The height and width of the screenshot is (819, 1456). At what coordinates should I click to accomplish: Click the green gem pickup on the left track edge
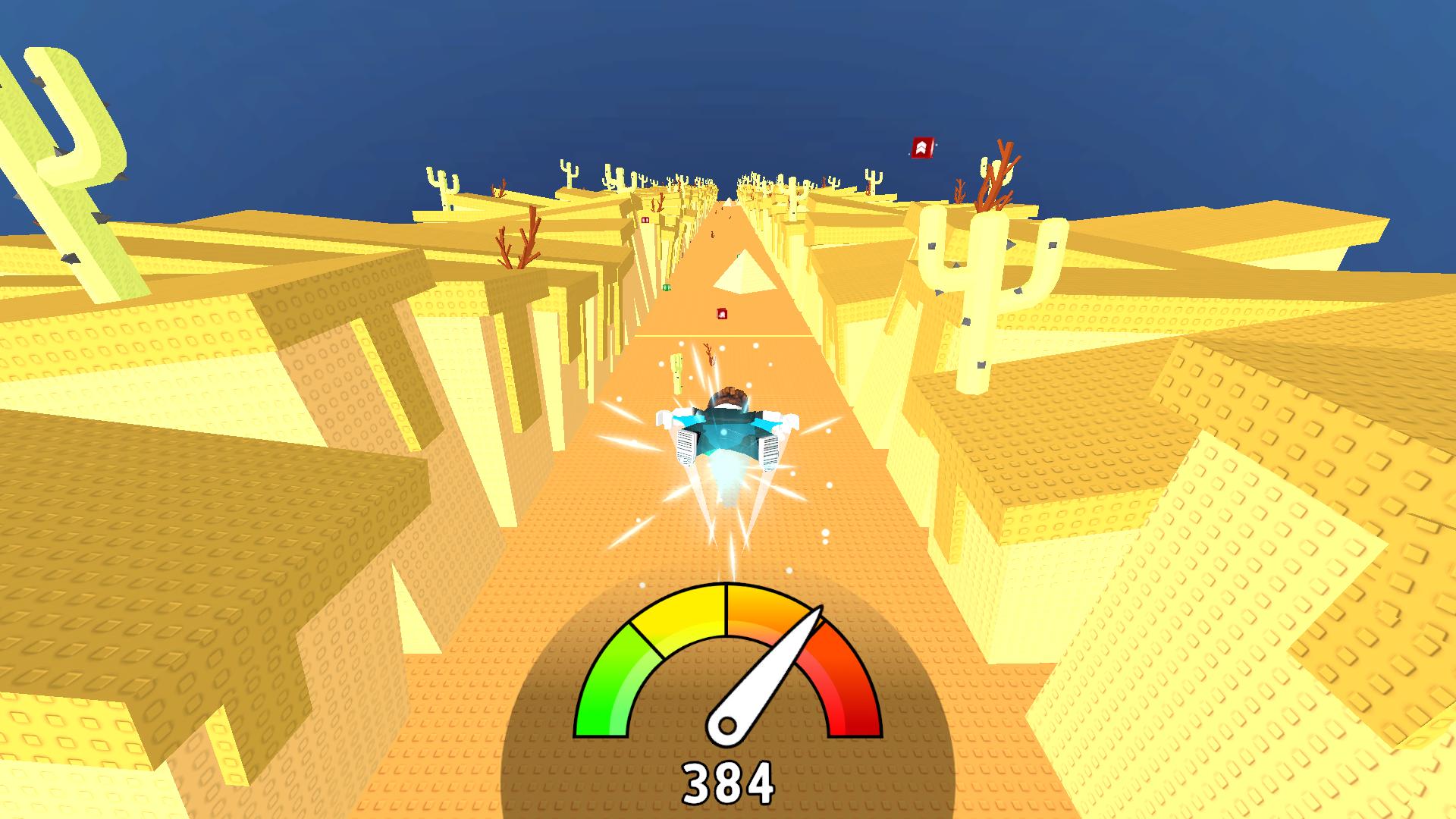666,287
